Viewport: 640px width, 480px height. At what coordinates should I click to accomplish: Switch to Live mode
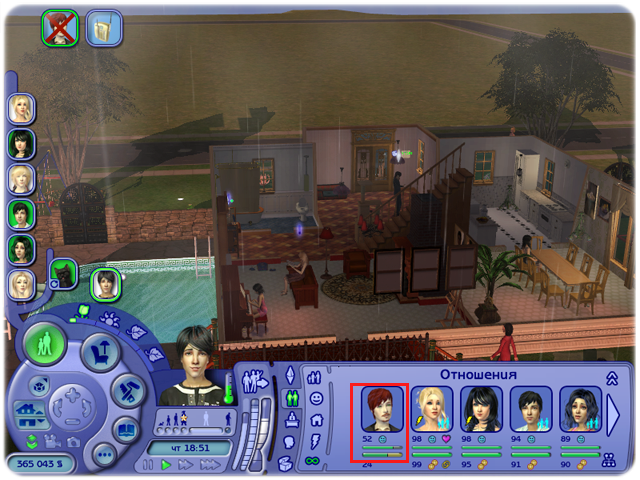pos(47,347)
